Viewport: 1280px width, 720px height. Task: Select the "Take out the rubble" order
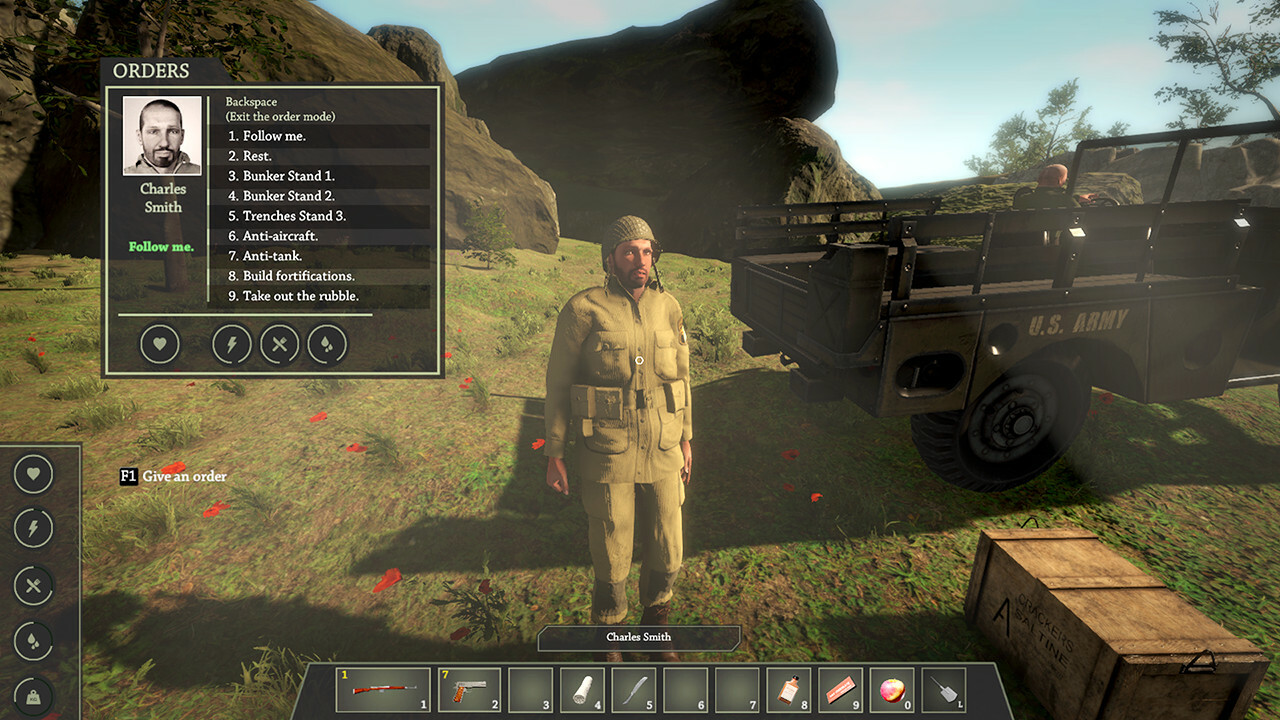coord(301,296)
